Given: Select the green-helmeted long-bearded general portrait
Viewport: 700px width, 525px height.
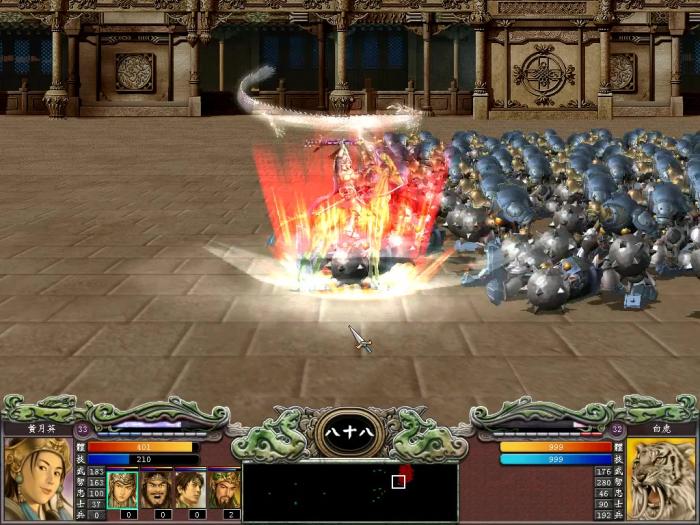Looking at the screenshot, I should (x=224, y=489).
